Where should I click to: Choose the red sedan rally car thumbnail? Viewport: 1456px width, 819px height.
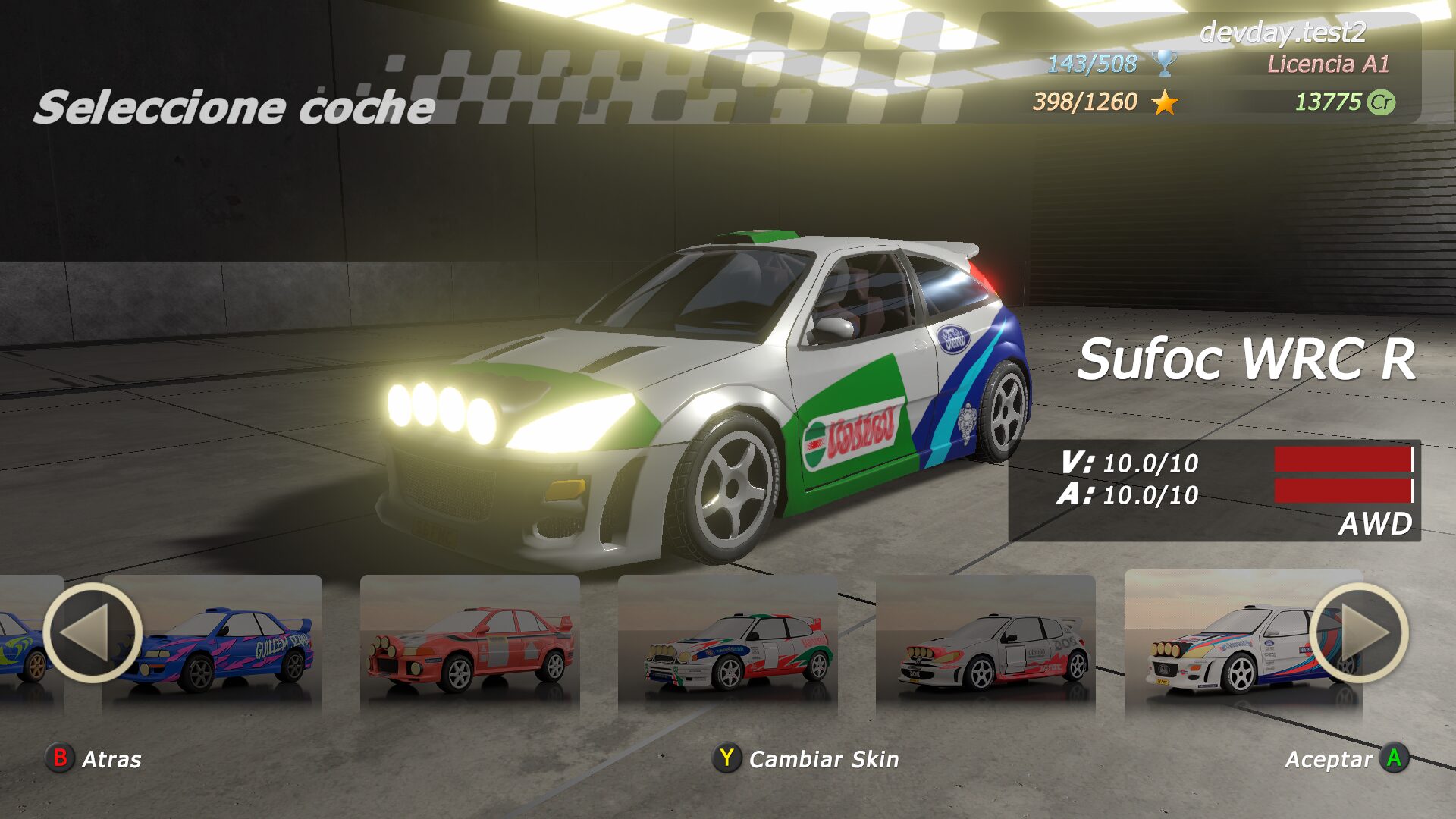pyautogui.click(x=470, y=645)
